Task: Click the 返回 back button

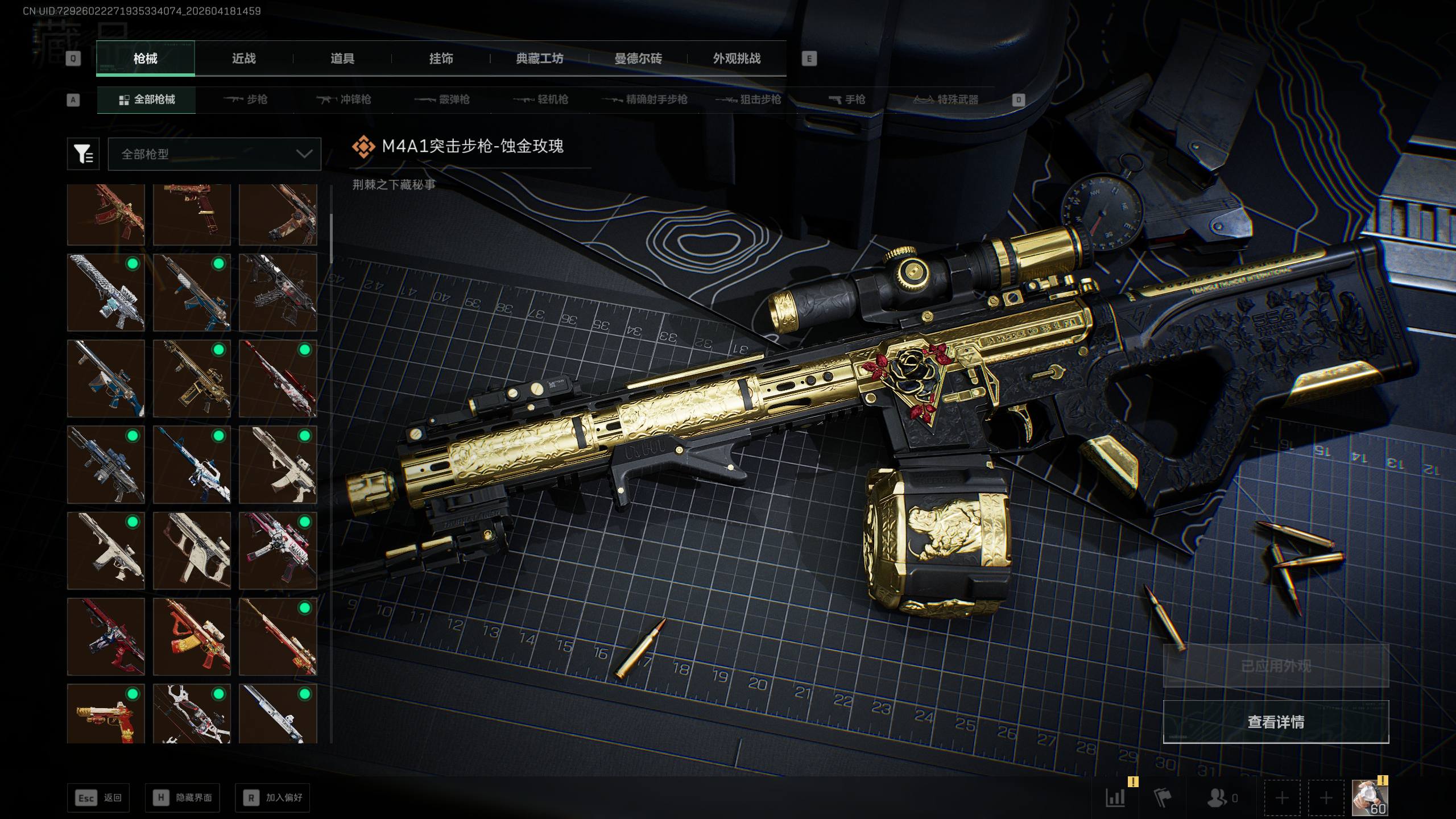Action: (x=98, y=798)
